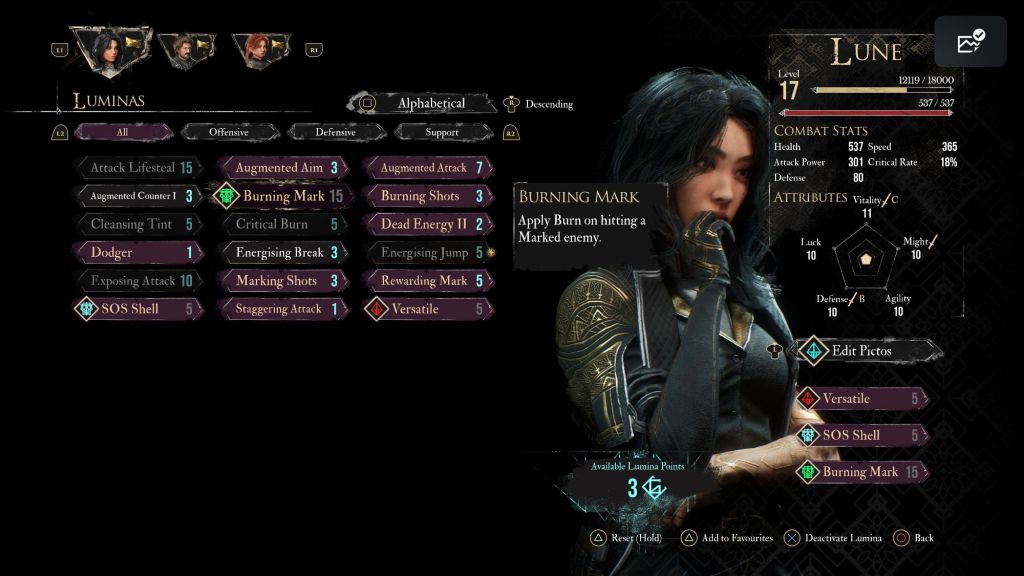Switch to the Defensive filter tab
This screenshot has height=576, width=1024.
pyautogui.click(x=335, y=132)
